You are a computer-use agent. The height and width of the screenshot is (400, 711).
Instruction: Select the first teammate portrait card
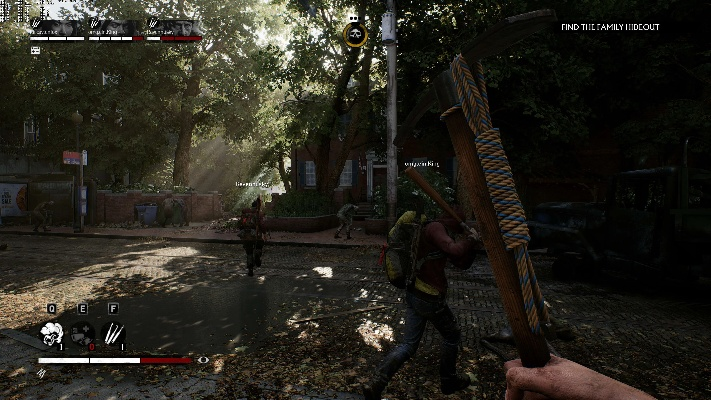pyautogui.click(x=58, y=29)
